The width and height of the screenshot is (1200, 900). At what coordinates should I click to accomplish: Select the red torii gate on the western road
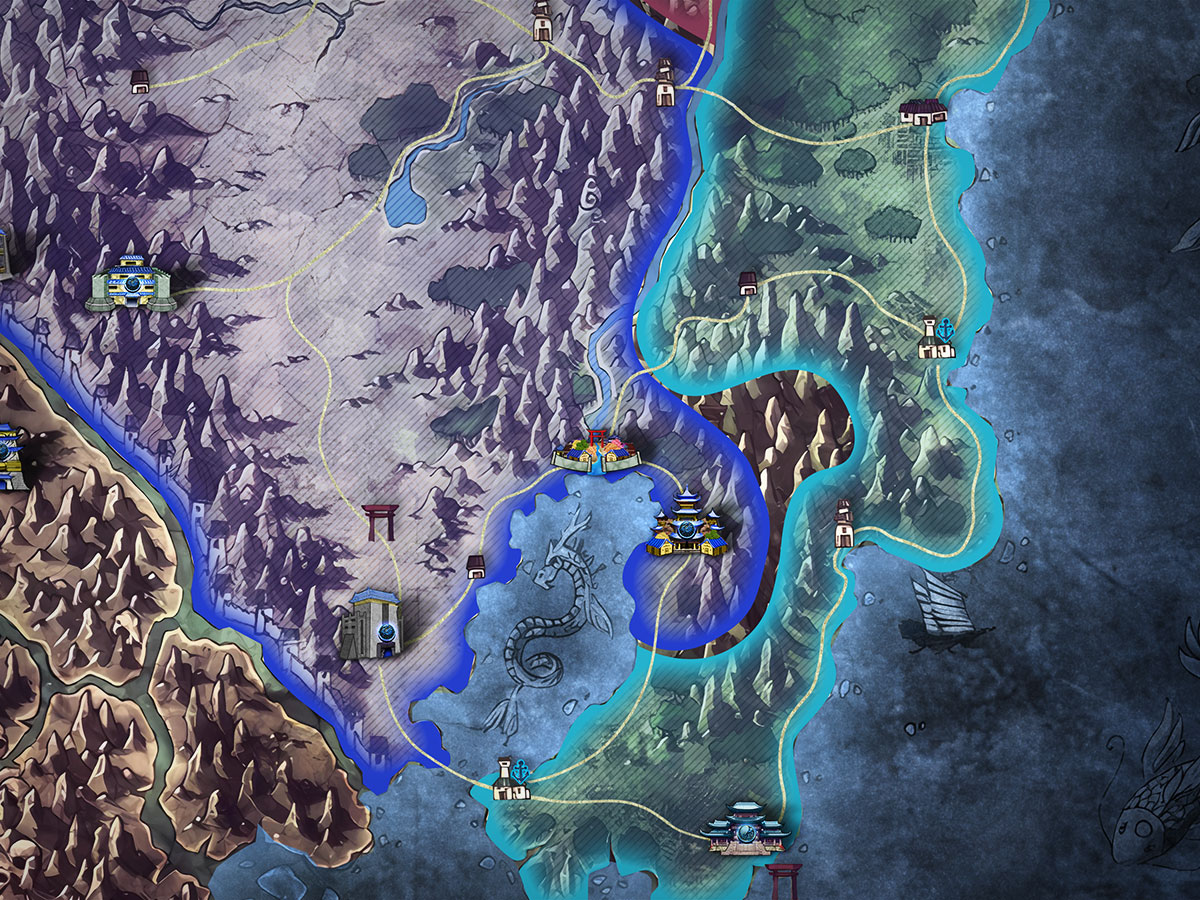[381, 522]
